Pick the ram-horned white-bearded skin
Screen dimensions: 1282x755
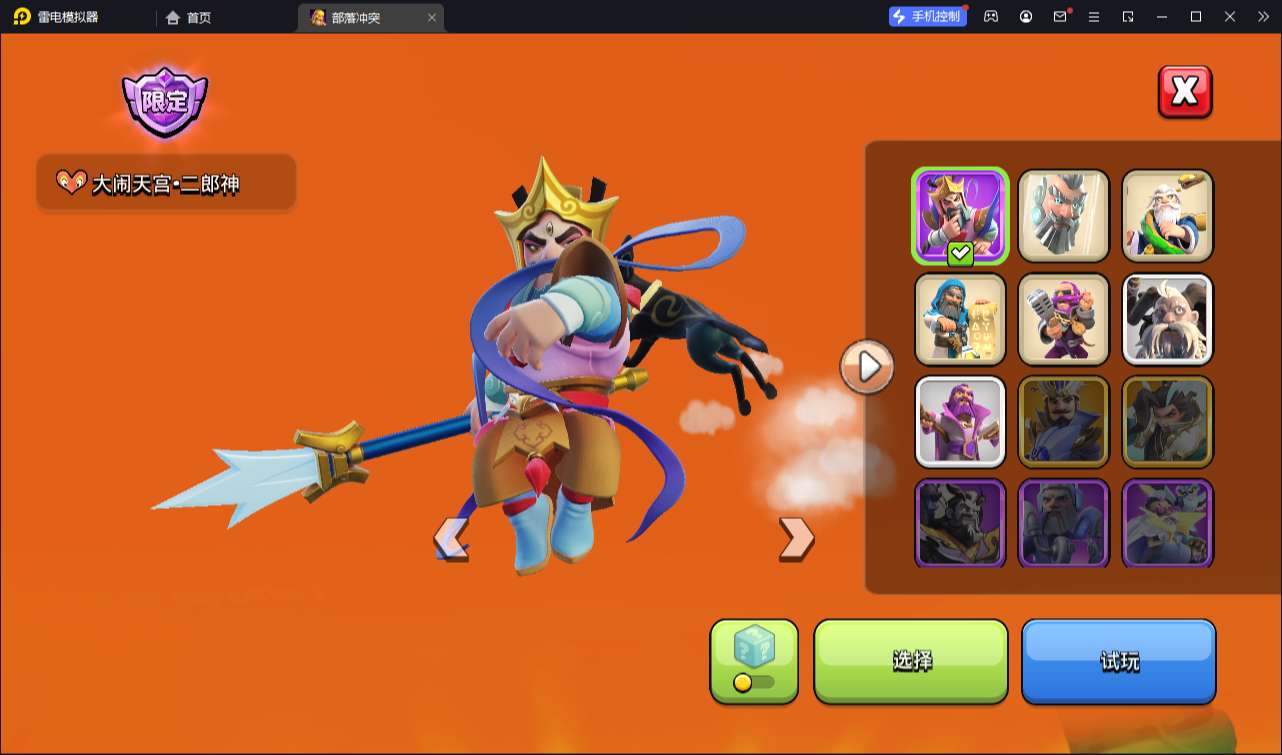point(1167,319)
